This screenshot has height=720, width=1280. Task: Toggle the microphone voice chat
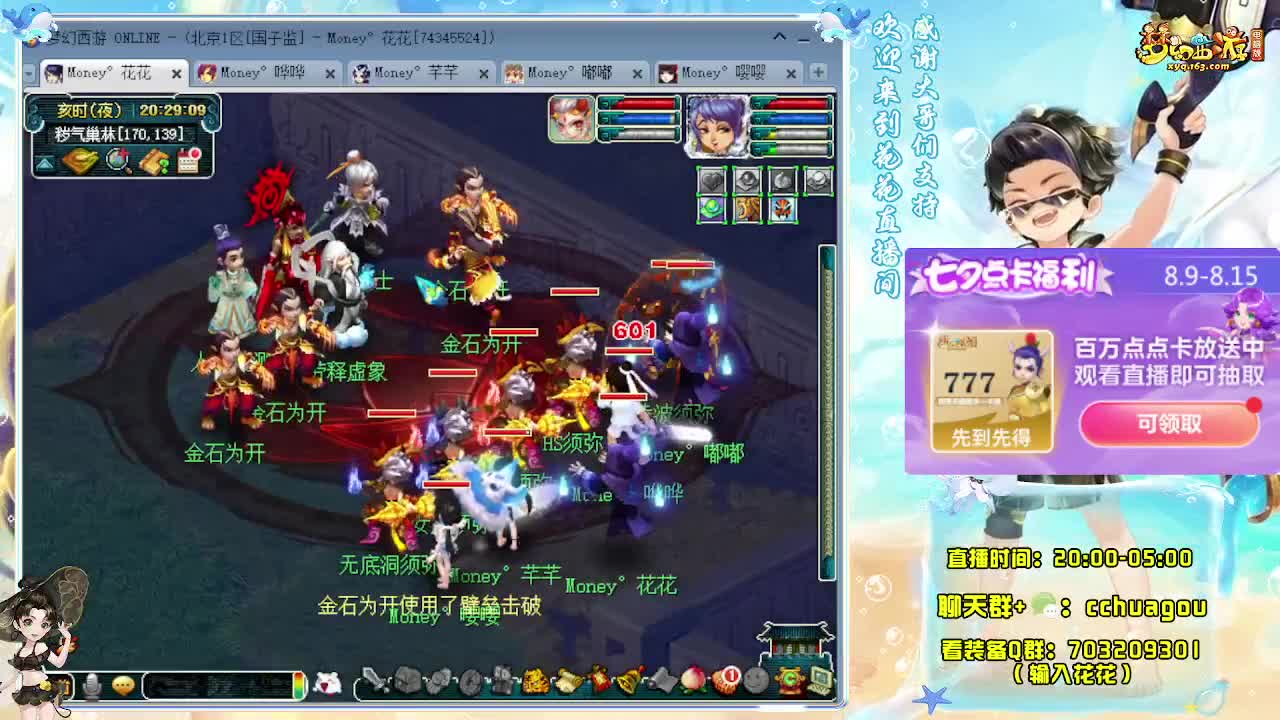[x=92, y=682]
